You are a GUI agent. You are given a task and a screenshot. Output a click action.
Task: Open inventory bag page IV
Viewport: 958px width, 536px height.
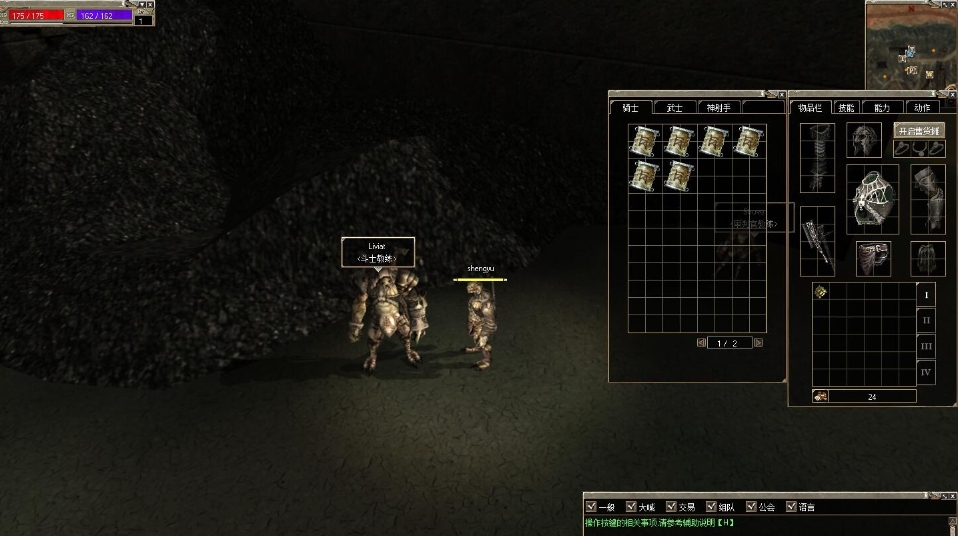click(926, 372)
